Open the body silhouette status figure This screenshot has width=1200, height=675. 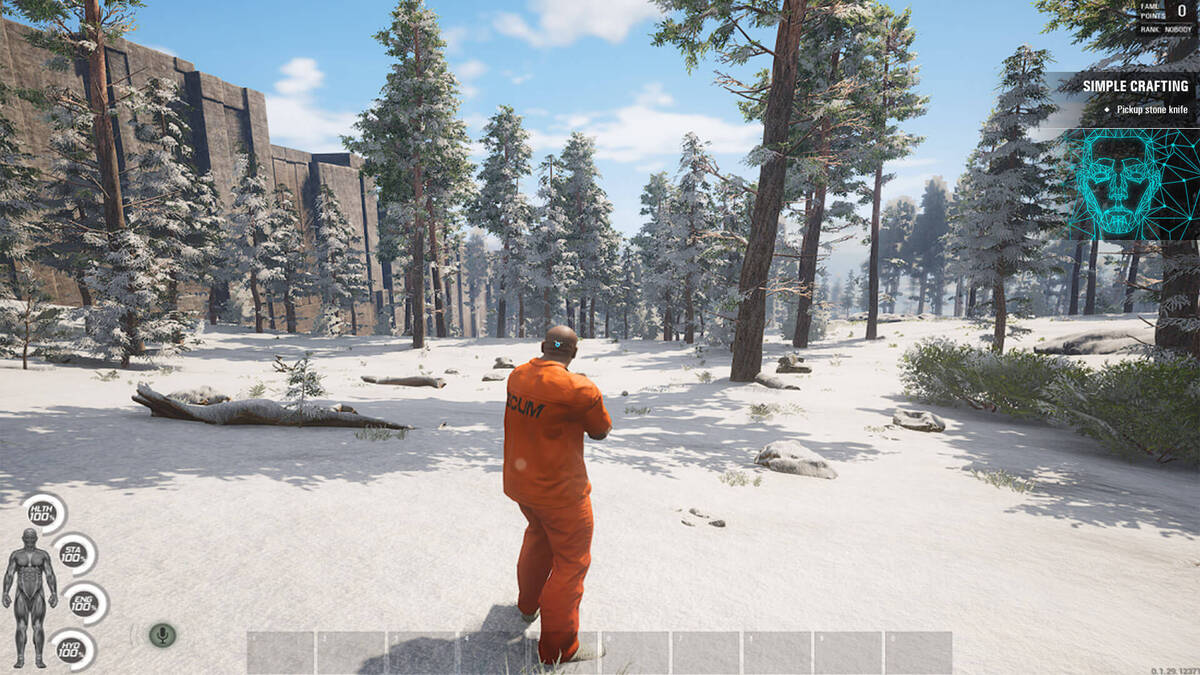tap(30, 596)
